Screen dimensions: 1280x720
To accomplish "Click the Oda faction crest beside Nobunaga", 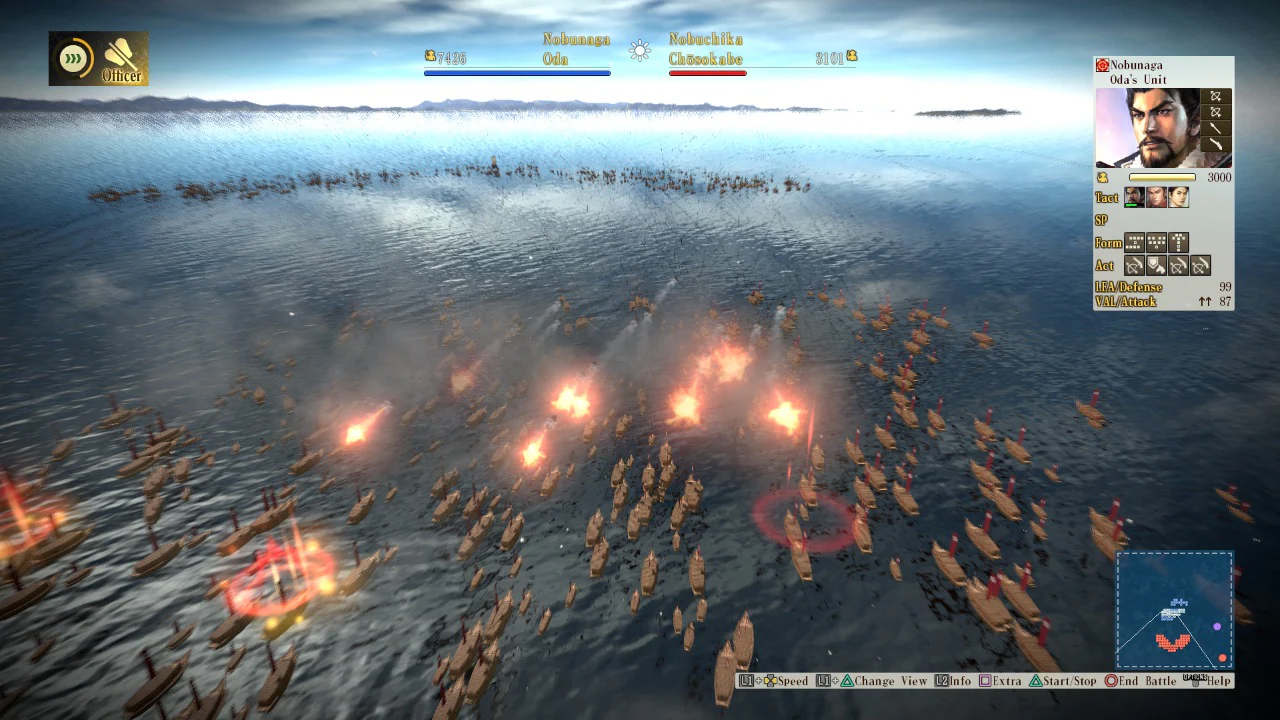I will click(x=1101, y=65).
